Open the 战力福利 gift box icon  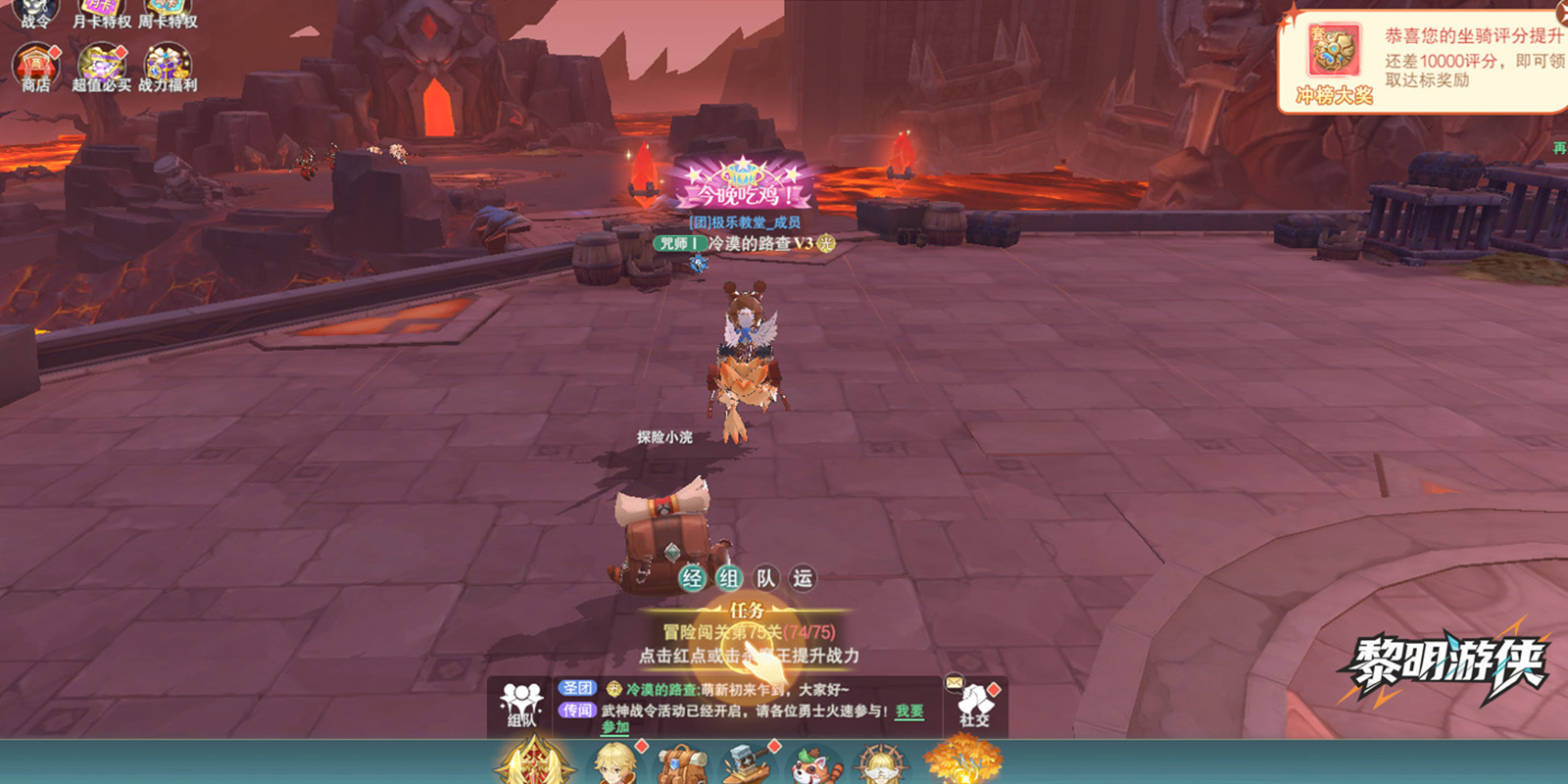tap(168, 67)
